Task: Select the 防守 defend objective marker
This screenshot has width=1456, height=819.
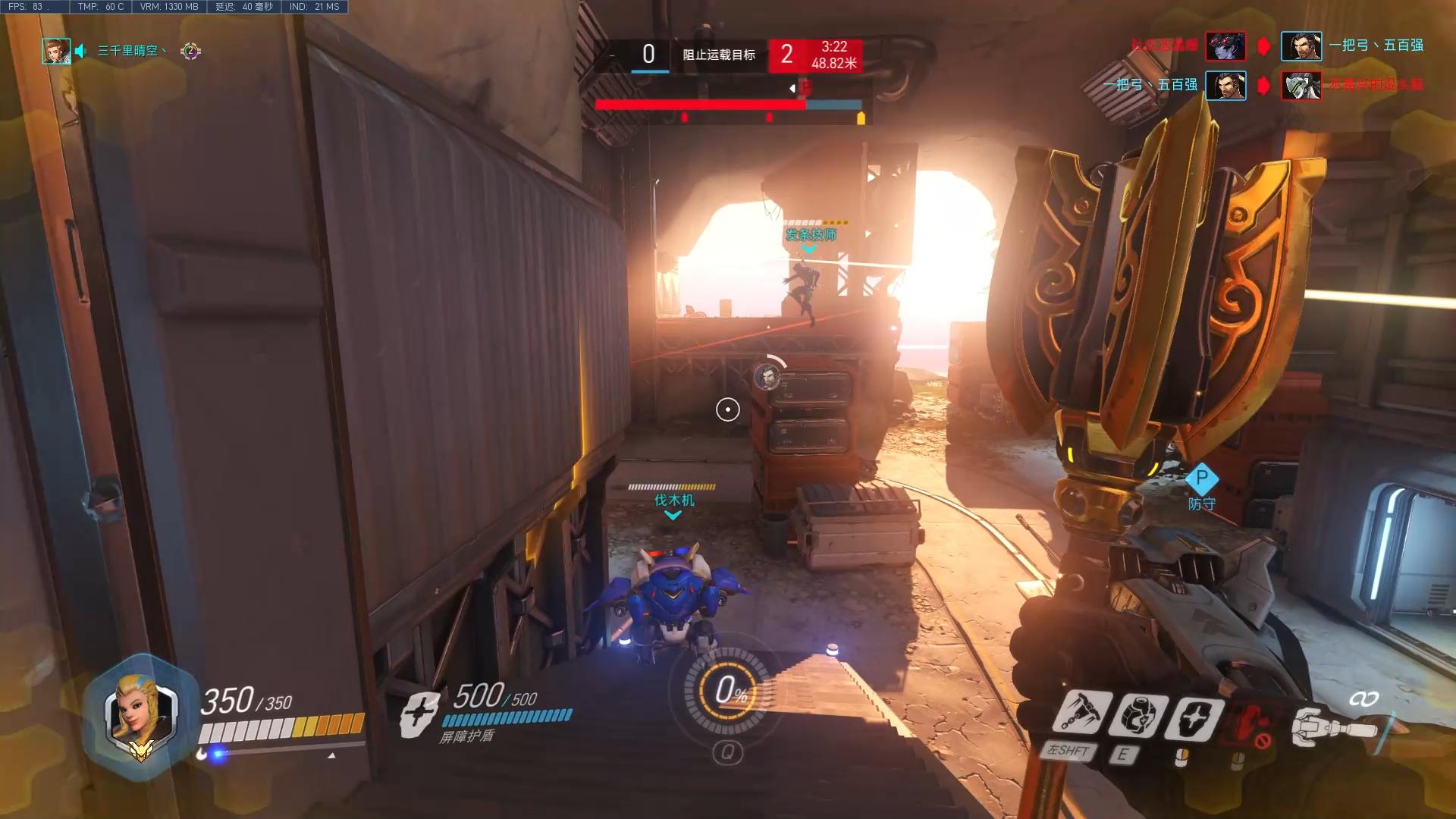Action: [x=1201, y=479]
